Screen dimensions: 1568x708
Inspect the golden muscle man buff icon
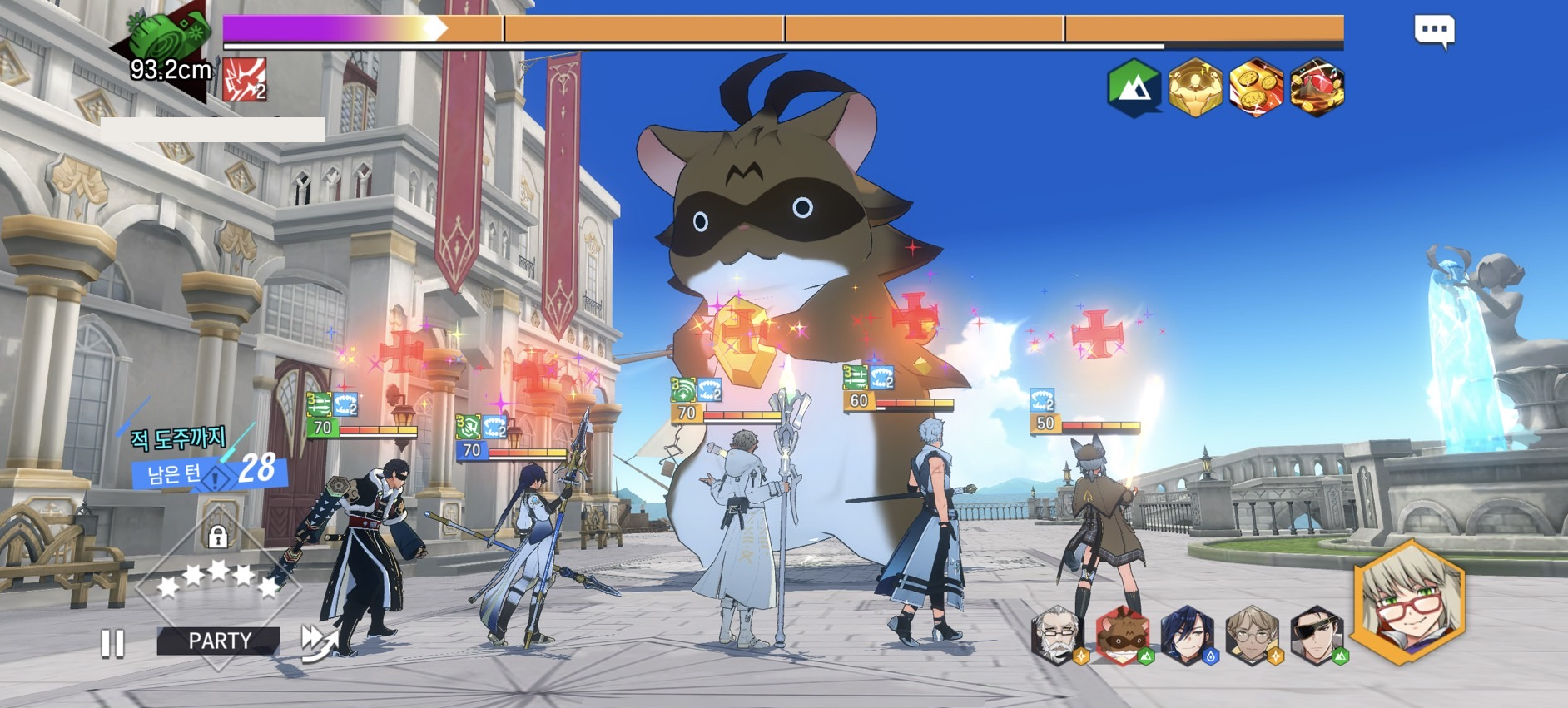click(x=1194, y=87)
